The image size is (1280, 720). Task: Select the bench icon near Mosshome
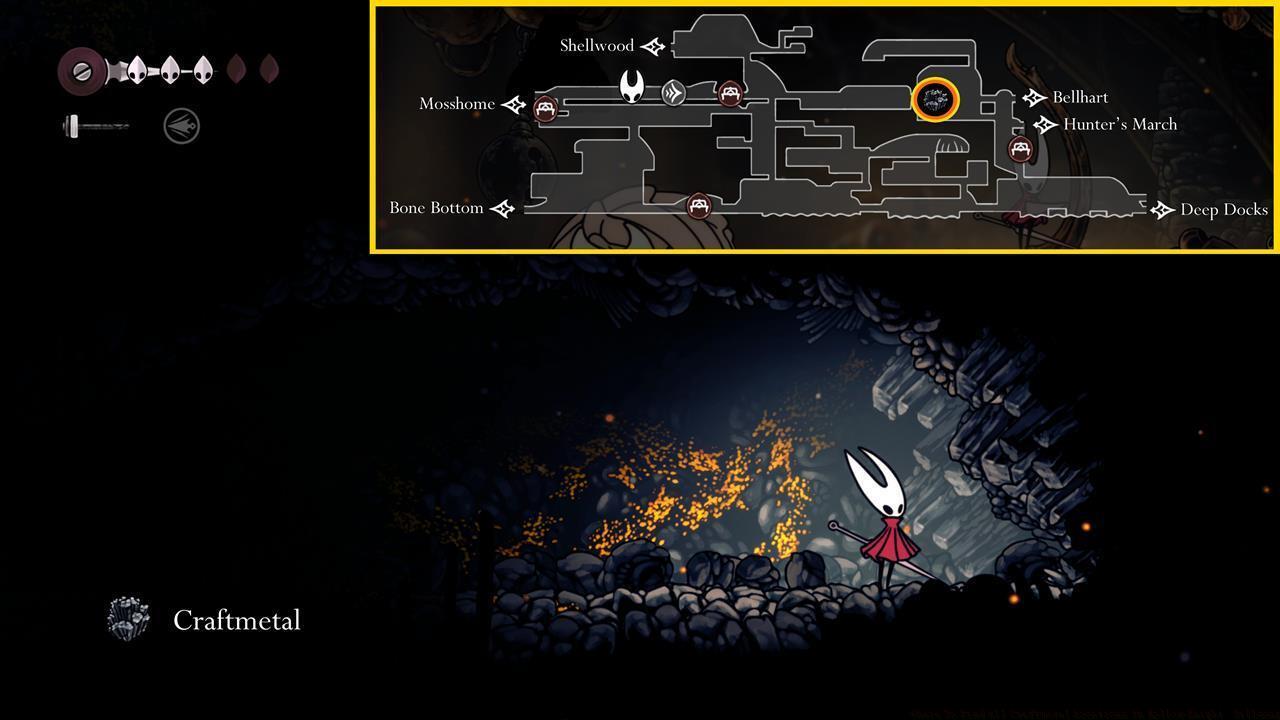click(x=545, y=108)
